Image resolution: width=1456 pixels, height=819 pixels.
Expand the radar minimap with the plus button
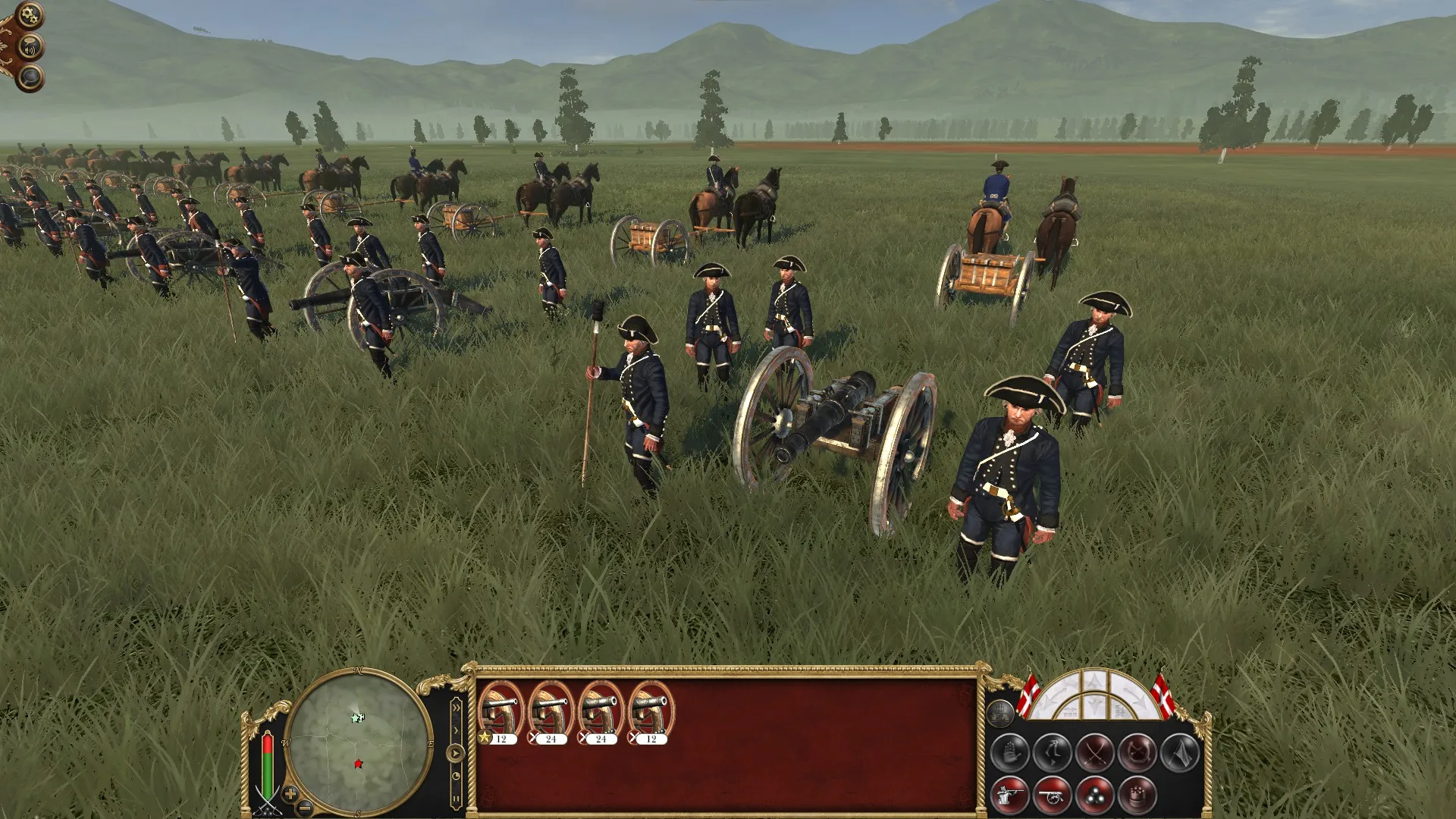tap(290, 795)
